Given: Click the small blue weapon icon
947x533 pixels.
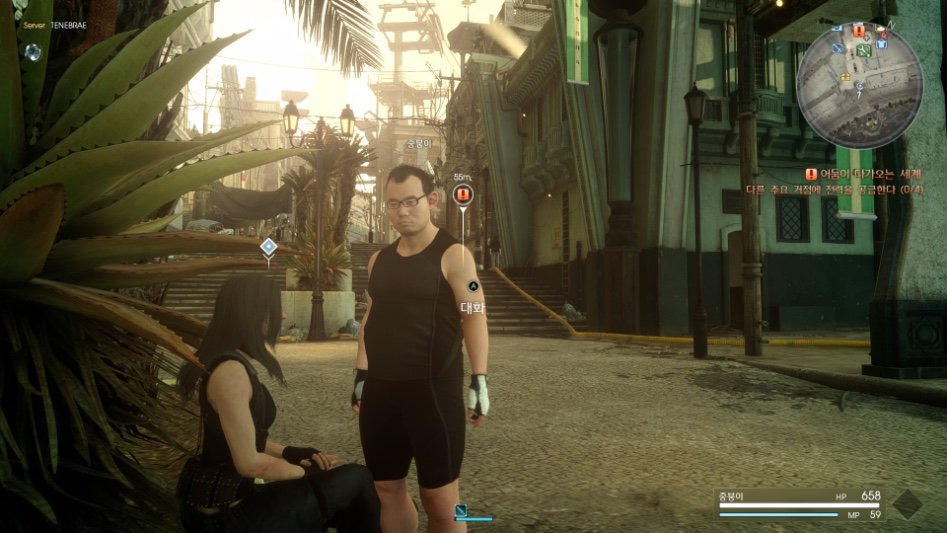Looking at the screenshot, I should click(x=461, y=510).
